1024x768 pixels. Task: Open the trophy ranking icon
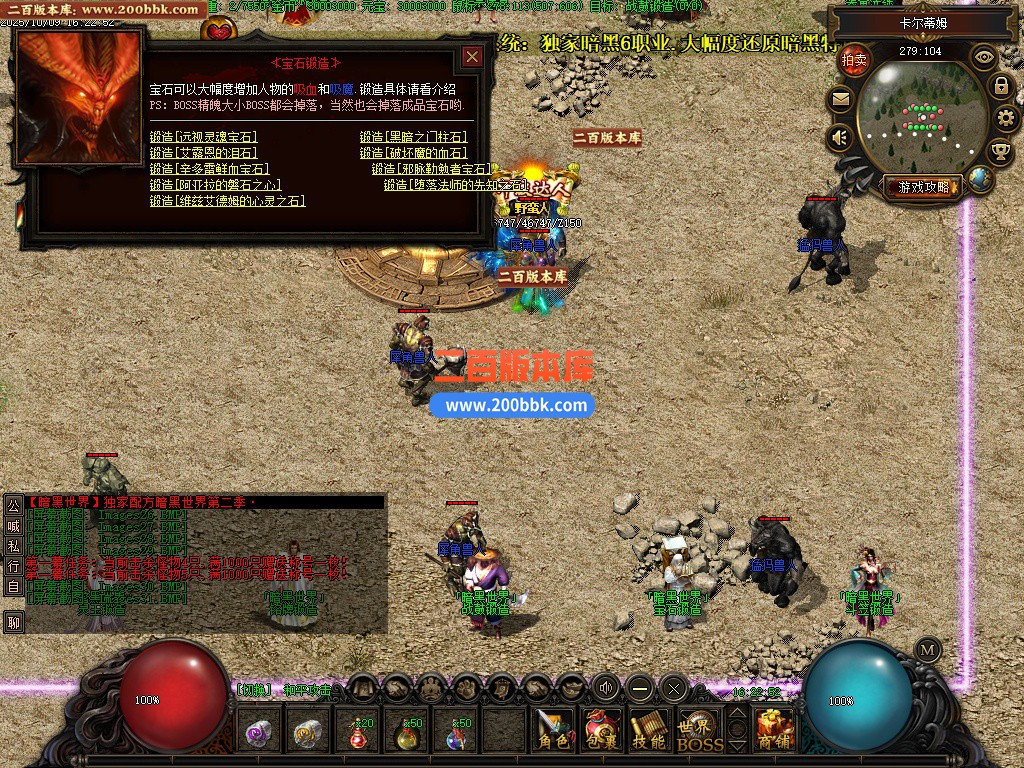[x=999, y=151]
